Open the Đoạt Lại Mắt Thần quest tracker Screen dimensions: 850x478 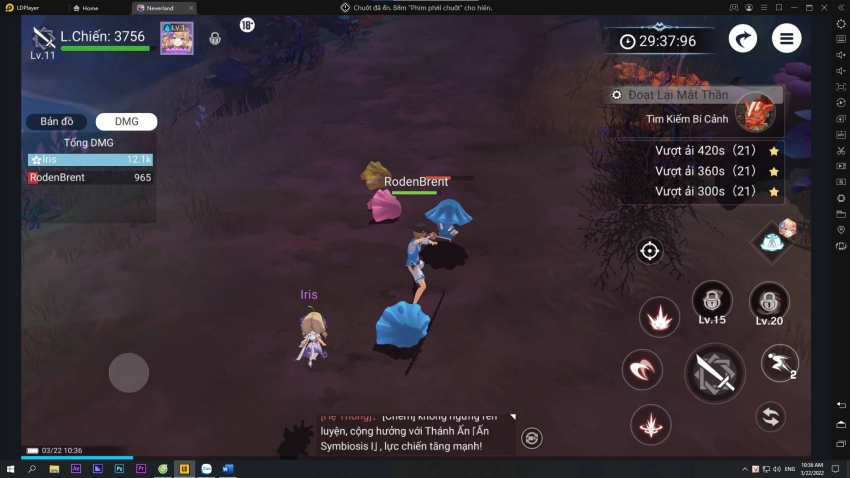pos(692,95)
